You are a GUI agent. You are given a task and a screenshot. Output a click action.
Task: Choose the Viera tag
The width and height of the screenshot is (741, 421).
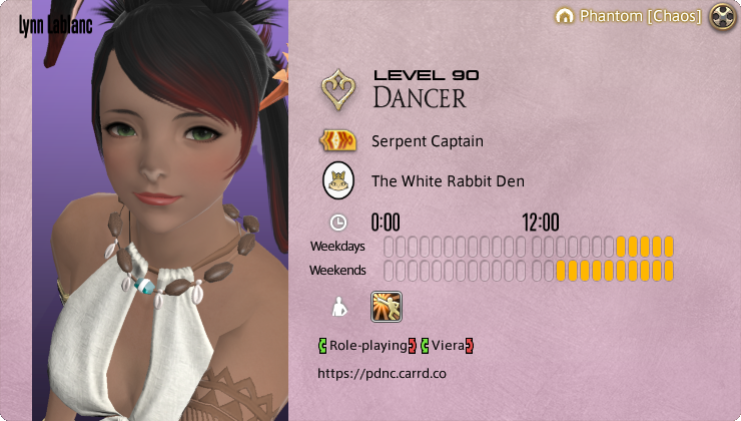tap(447, 346)
